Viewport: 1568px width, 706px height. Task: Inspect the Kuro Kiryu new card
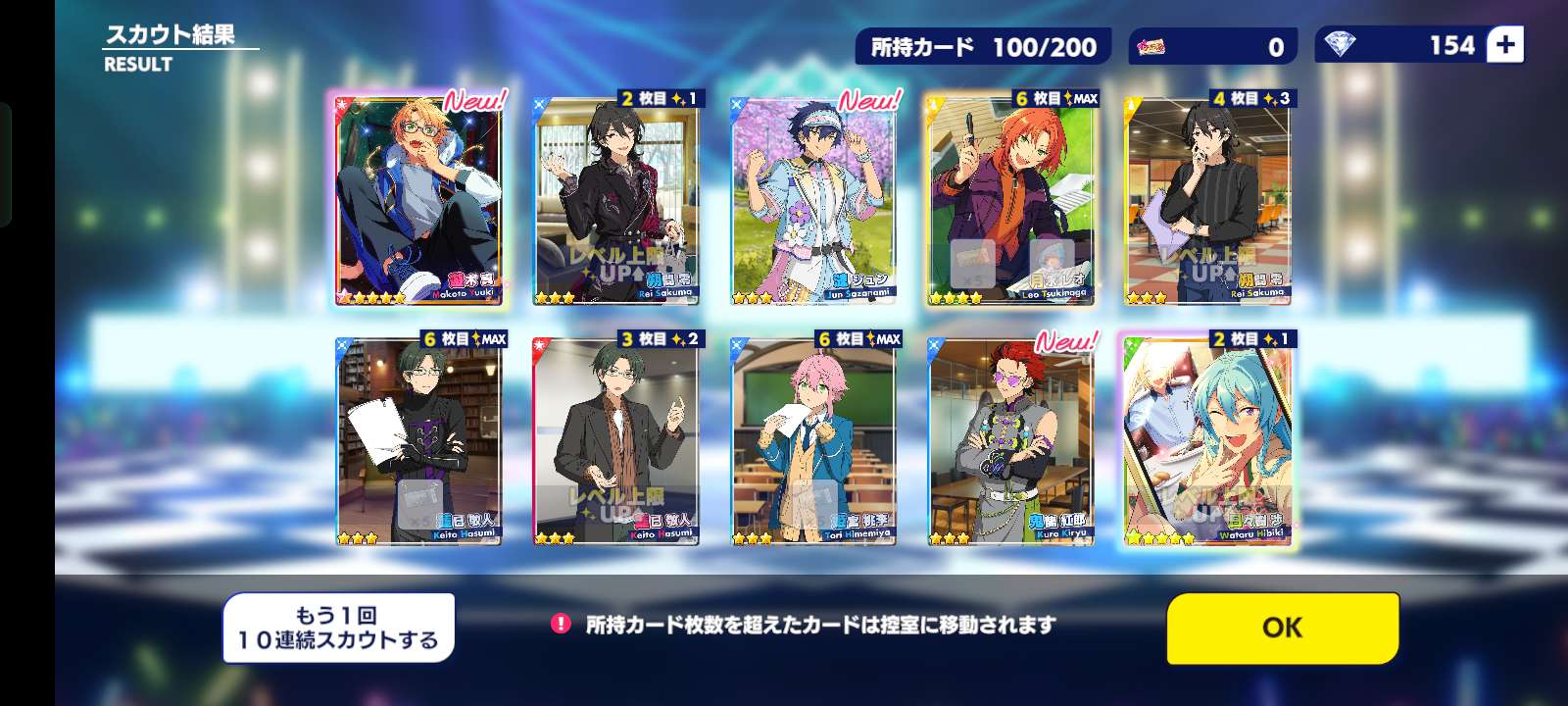point(1011,441)
